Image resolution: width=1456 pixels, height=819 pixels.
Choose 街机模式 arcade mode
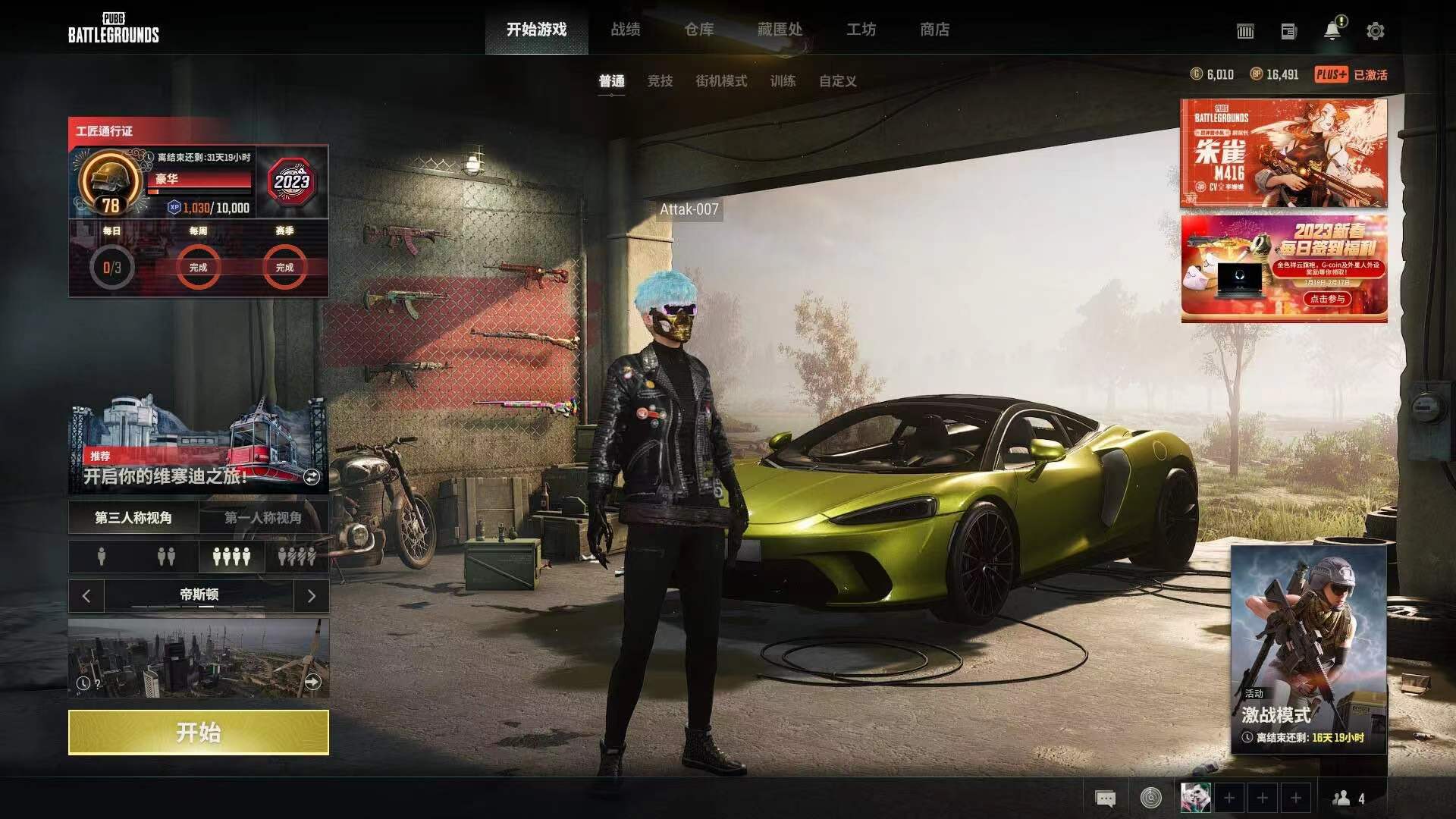721,81
